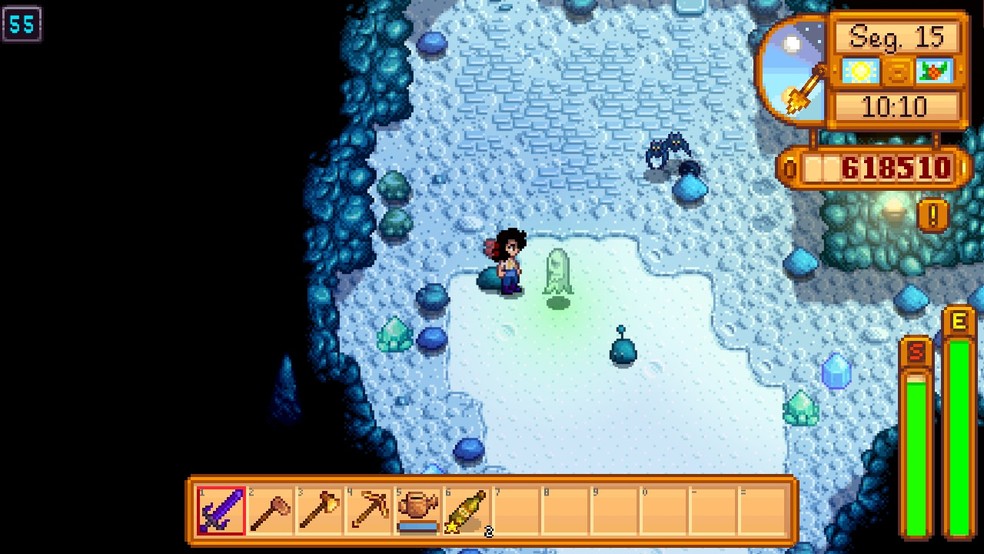Switch to the pickaxe slot
This screenshot has height=554, width=984.
(x=368, y=511)
